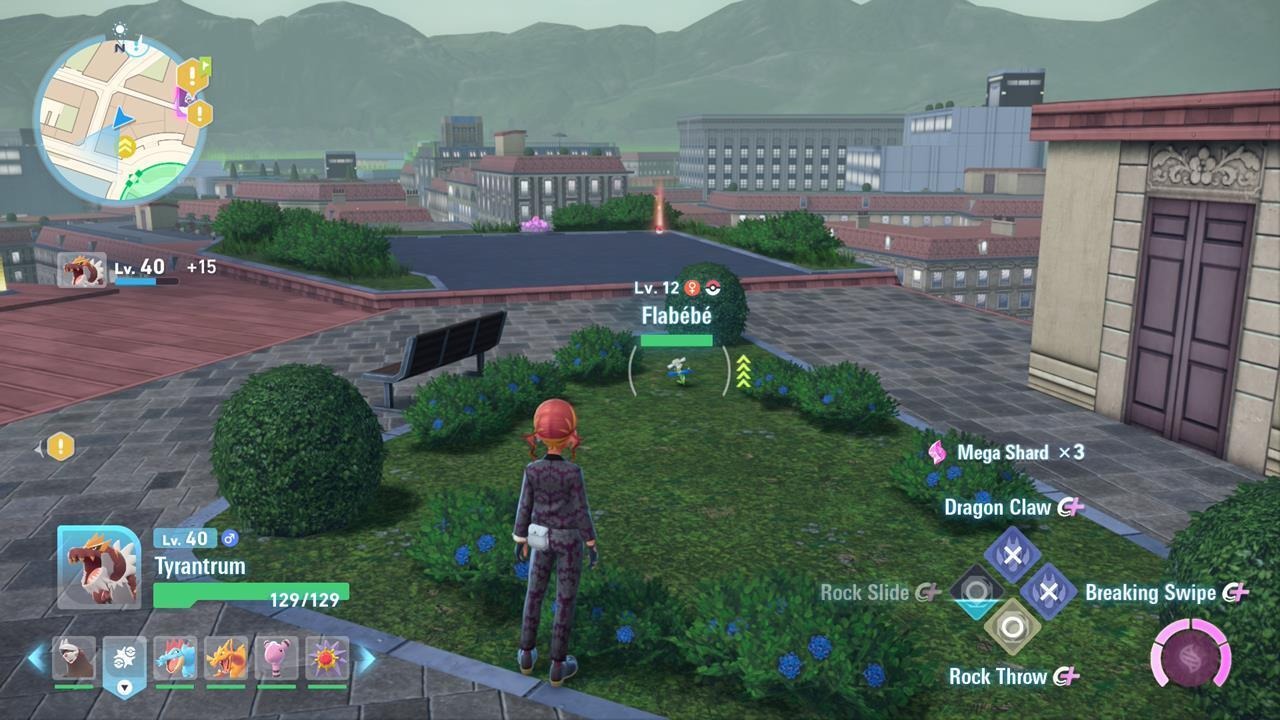Switch to the pink Flaaffy party slot

(277, 658)
